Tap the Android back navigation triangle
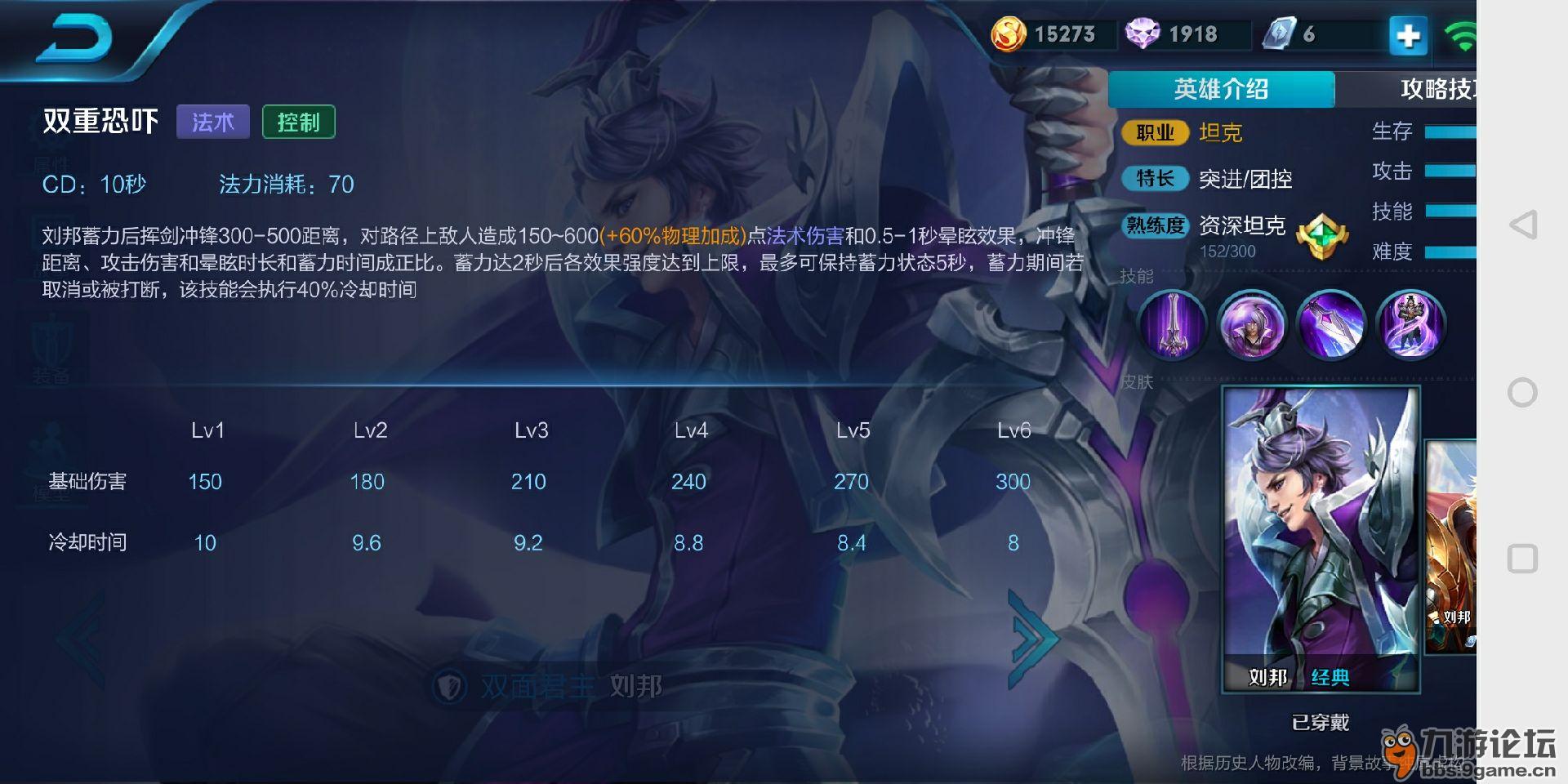 pyautogui.click(x=1522, y=225)
